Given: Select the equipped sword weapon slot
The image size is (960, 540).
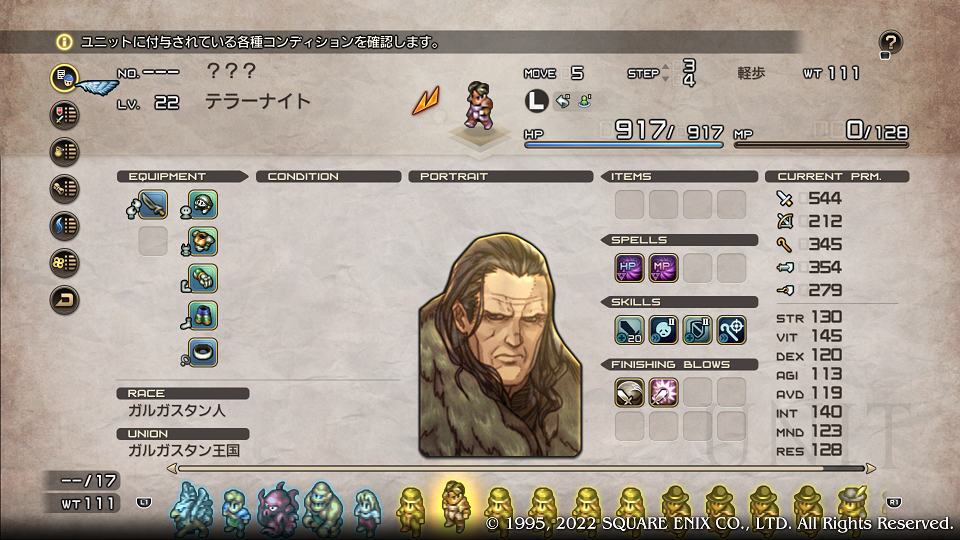Looking at the screenshot, I should [x=153, y=204].
